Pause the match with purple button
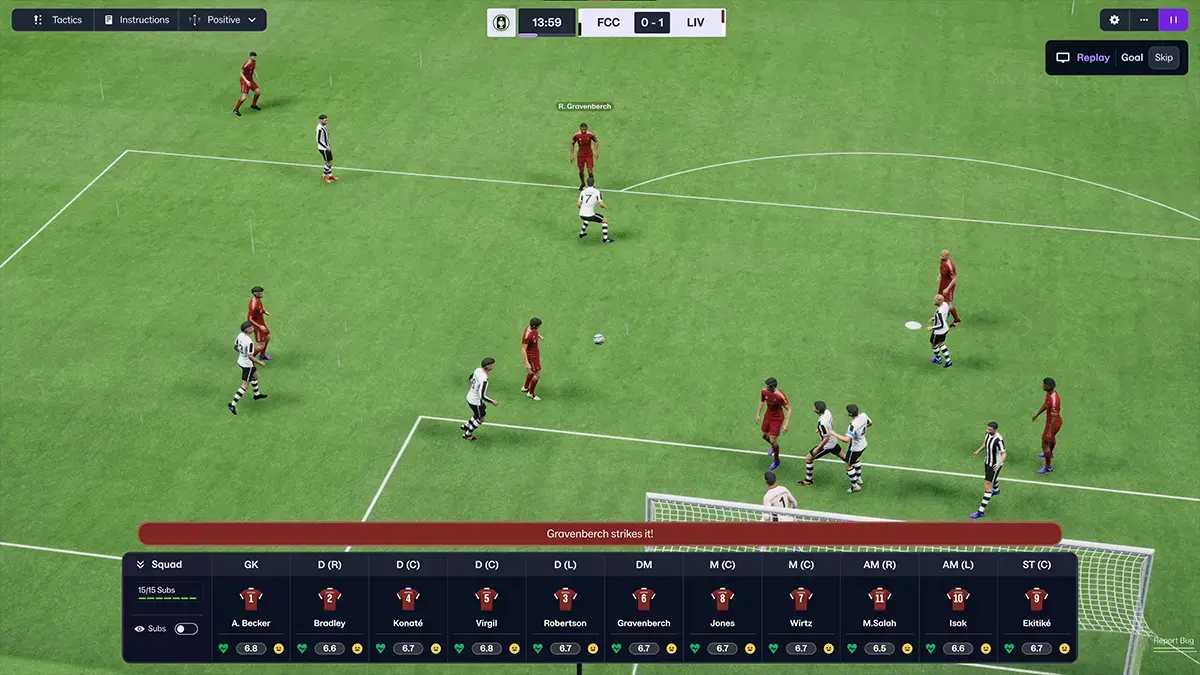This screenshot has width=1200, height=675. 1173,20
